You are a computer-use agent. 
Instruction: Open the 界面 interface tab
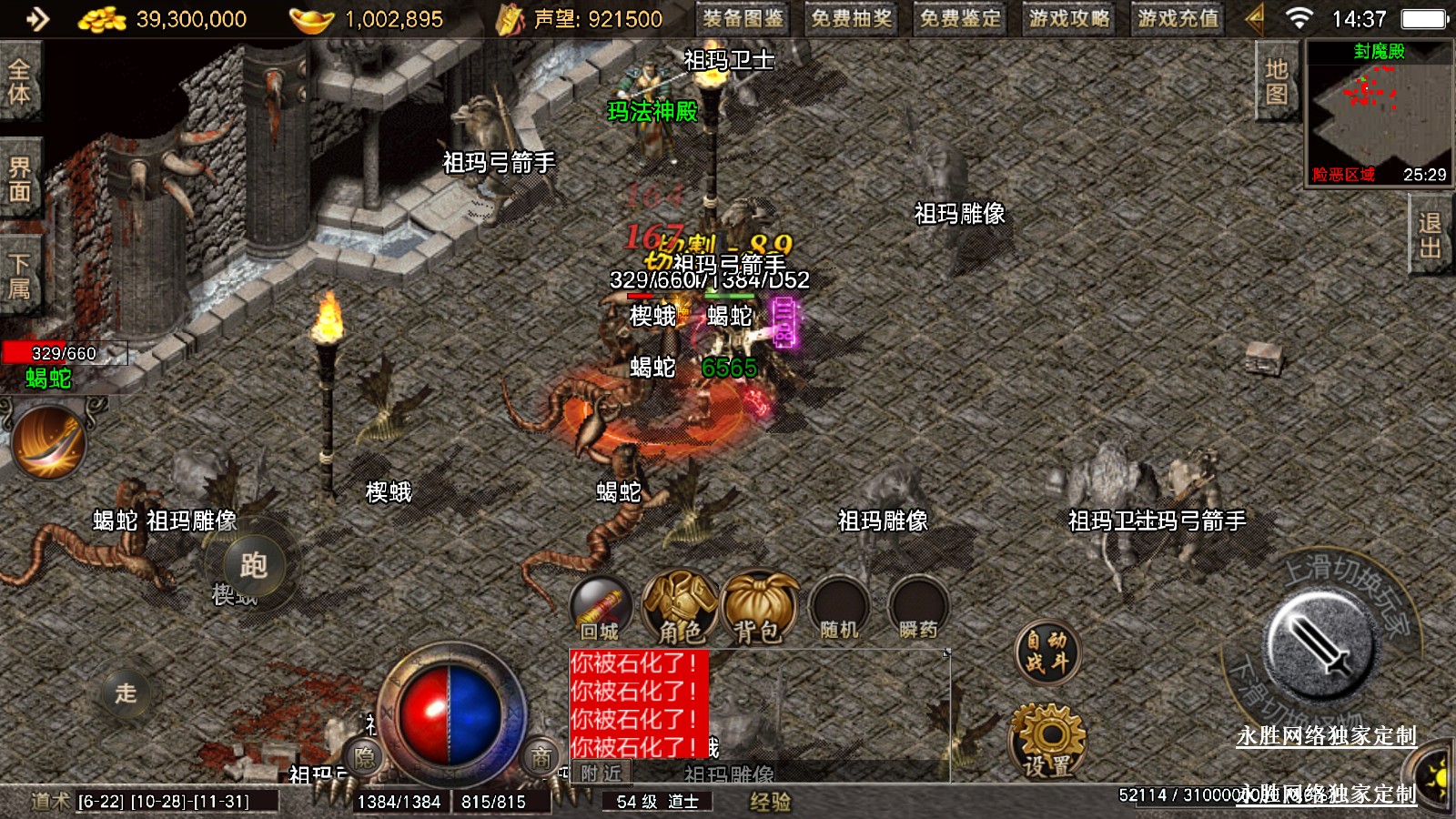pyautogui.click(x=19, y=179)
